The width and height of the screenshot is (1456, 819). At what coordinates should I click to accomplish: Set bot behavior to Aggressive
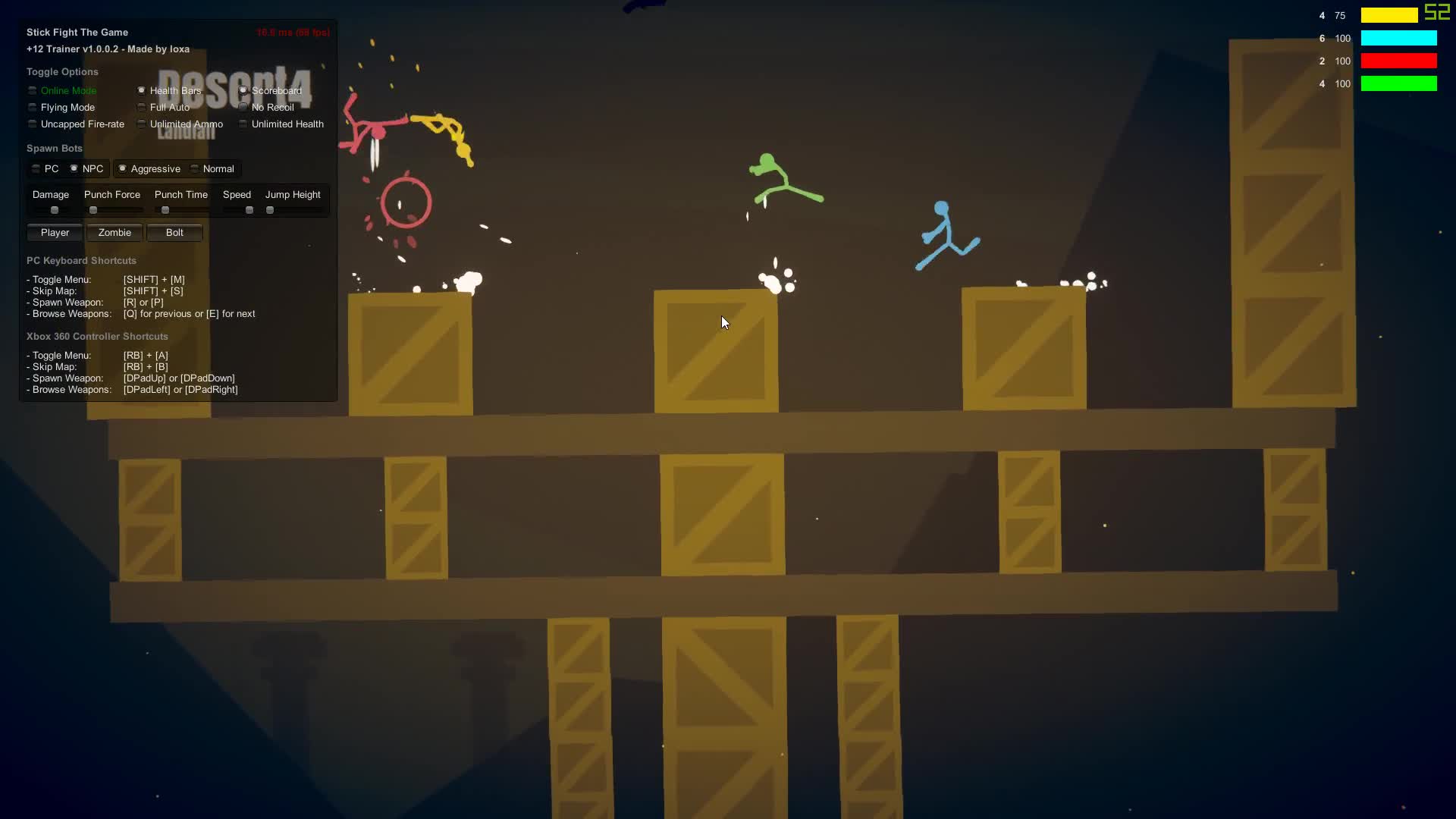tap(122, 168)
